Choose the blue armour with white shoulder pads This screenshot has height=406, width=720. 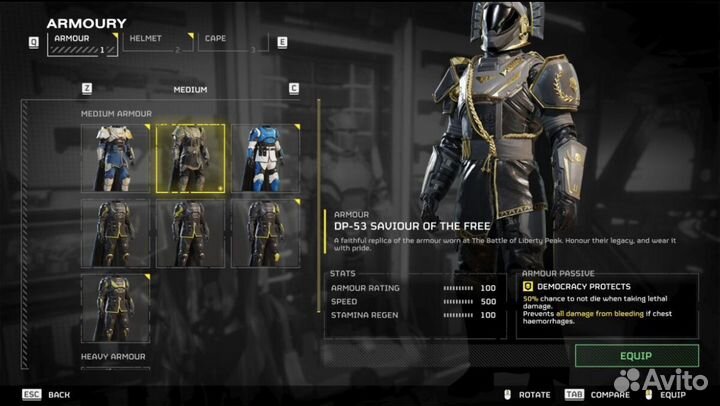[x=115, y=158]
